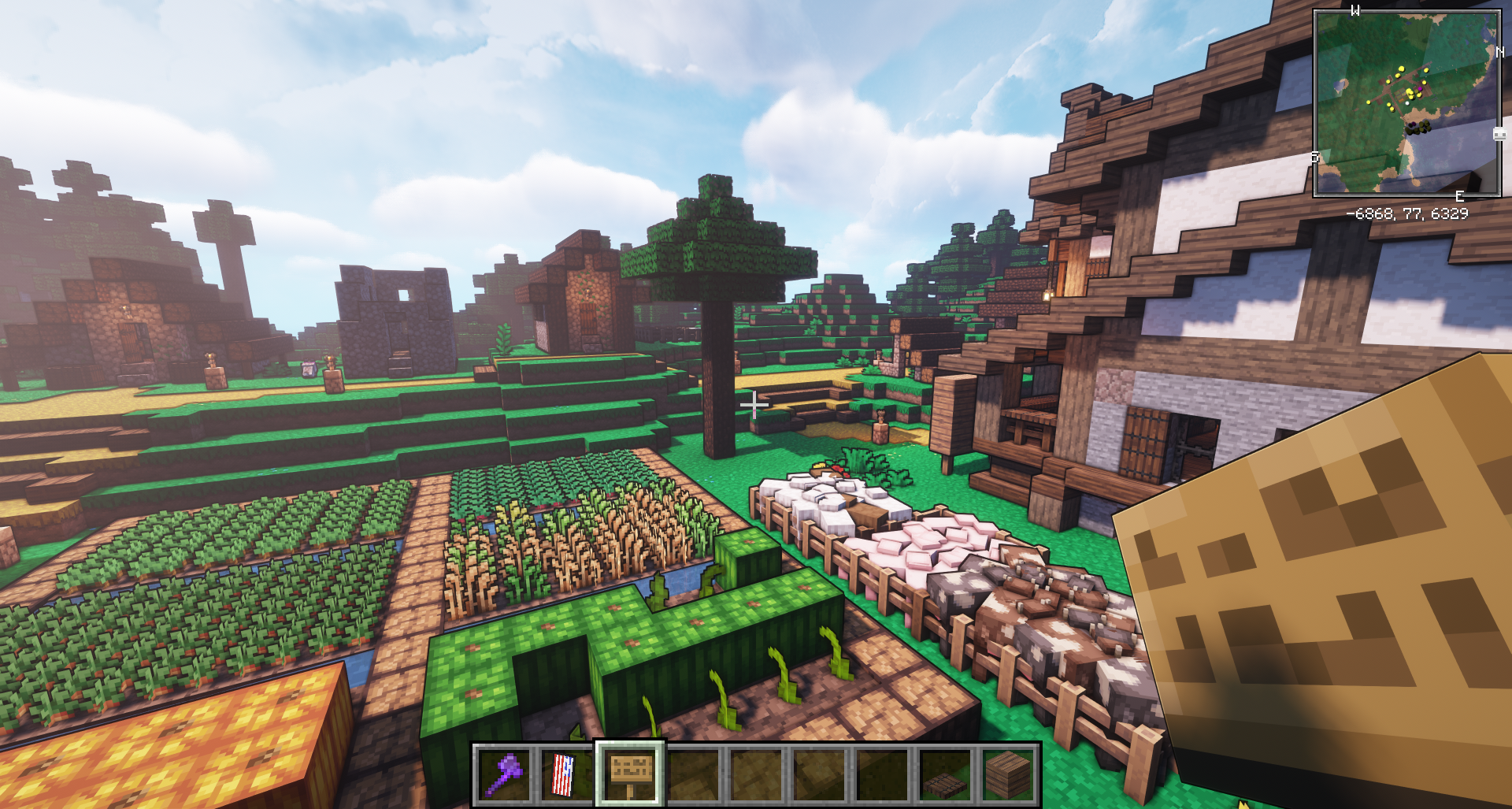The image size is (1512, 809).
Task: Choose the striped flag banner slot
Action: click(x=567, y=775)
